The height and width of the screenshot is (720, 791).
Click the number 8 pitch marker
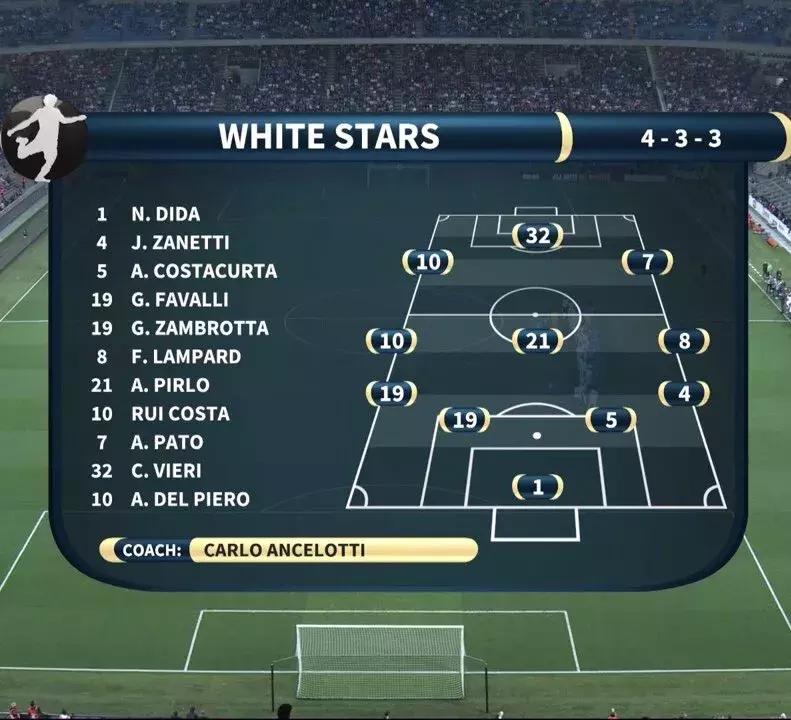[x=684, y=341]
